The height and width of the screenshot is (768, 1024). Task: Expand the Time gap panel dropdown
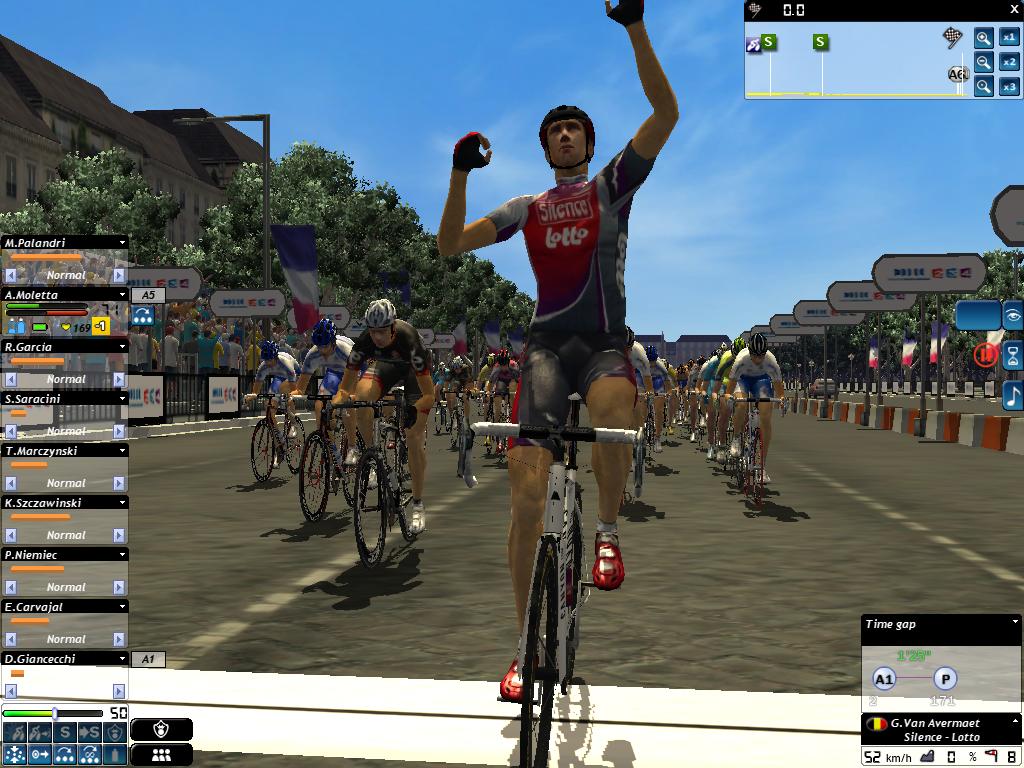(x=1014, y=624)
